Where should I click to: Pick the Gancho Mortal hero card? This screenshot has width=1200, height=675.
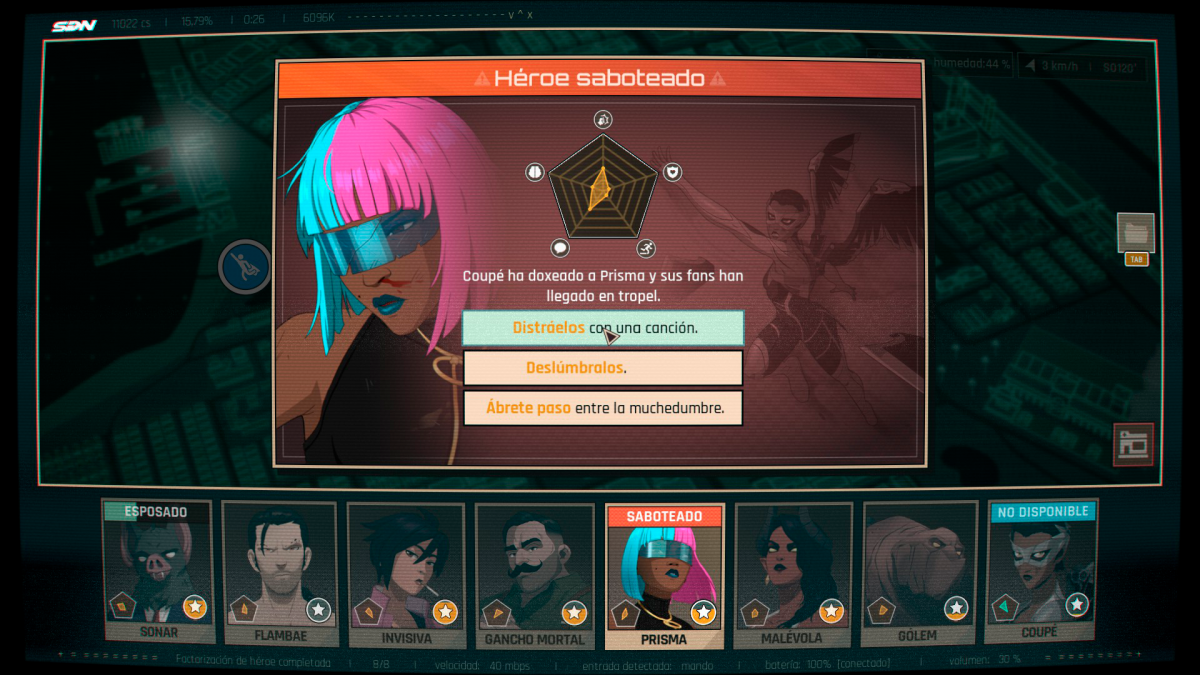point(534,574)
